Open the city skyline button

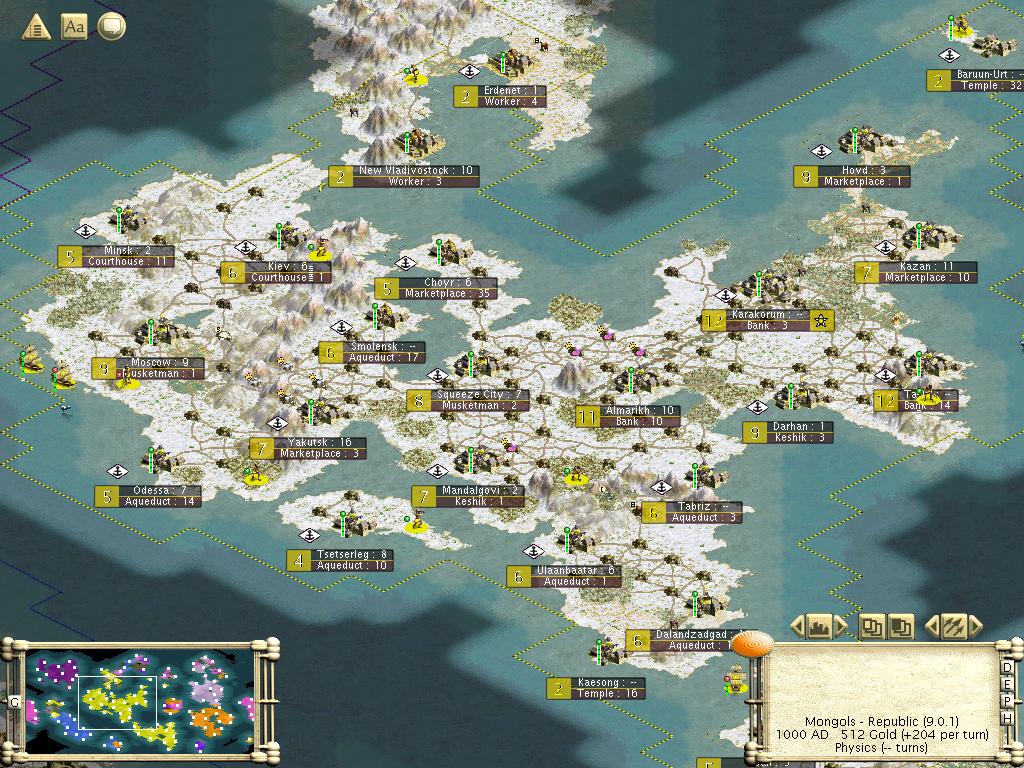819,627
